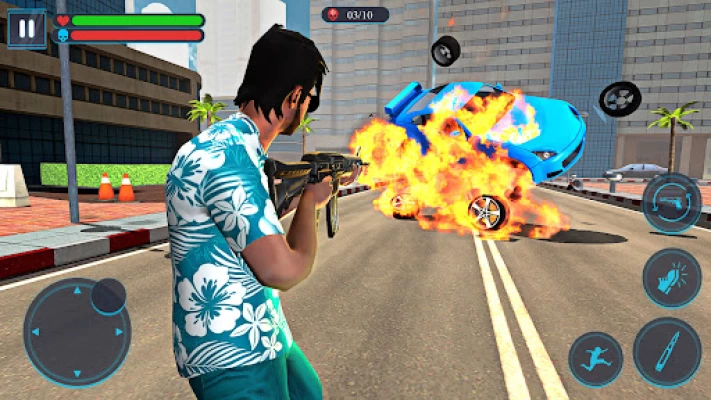Tap the switch weapon pistol button
This screenshot has height=400, width=711.
[x=671, y=203]
